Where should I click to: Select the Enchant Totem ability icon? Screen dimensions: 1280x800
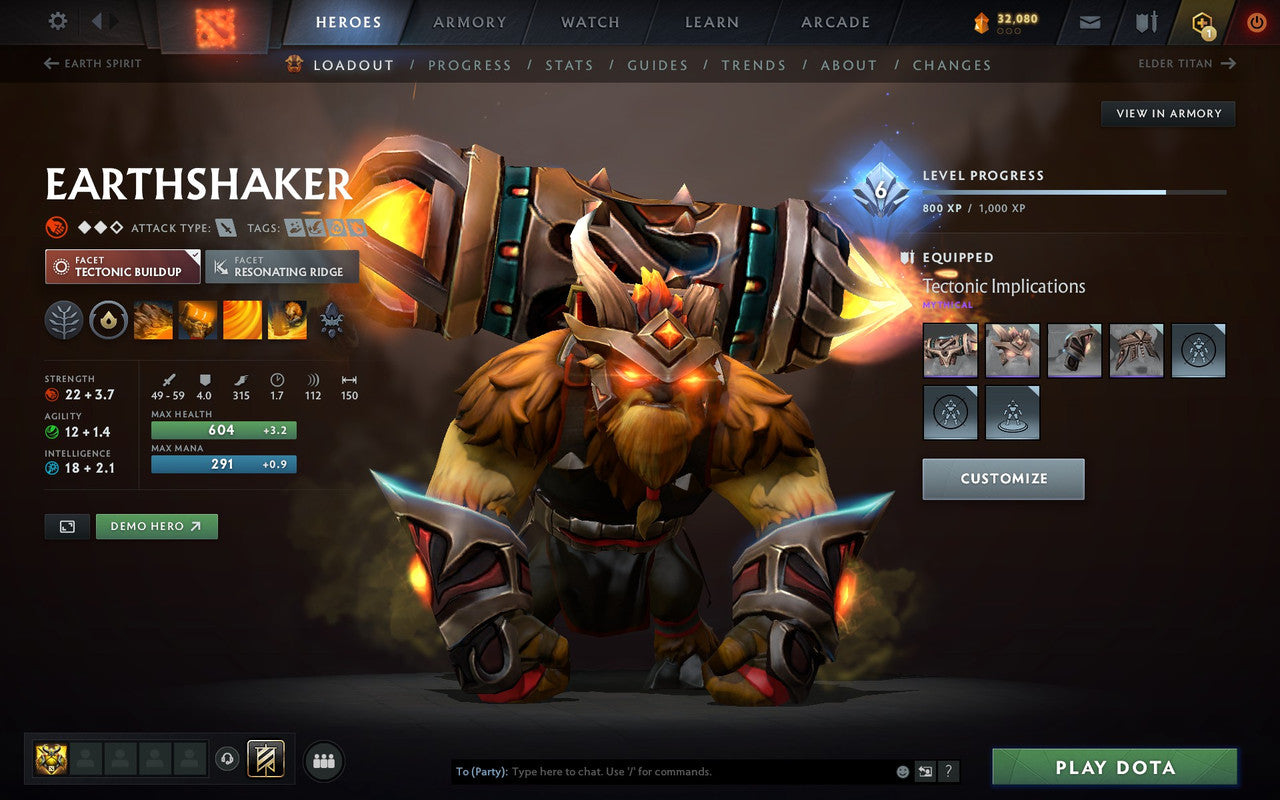pyautogui.click(x=197, y=319)
